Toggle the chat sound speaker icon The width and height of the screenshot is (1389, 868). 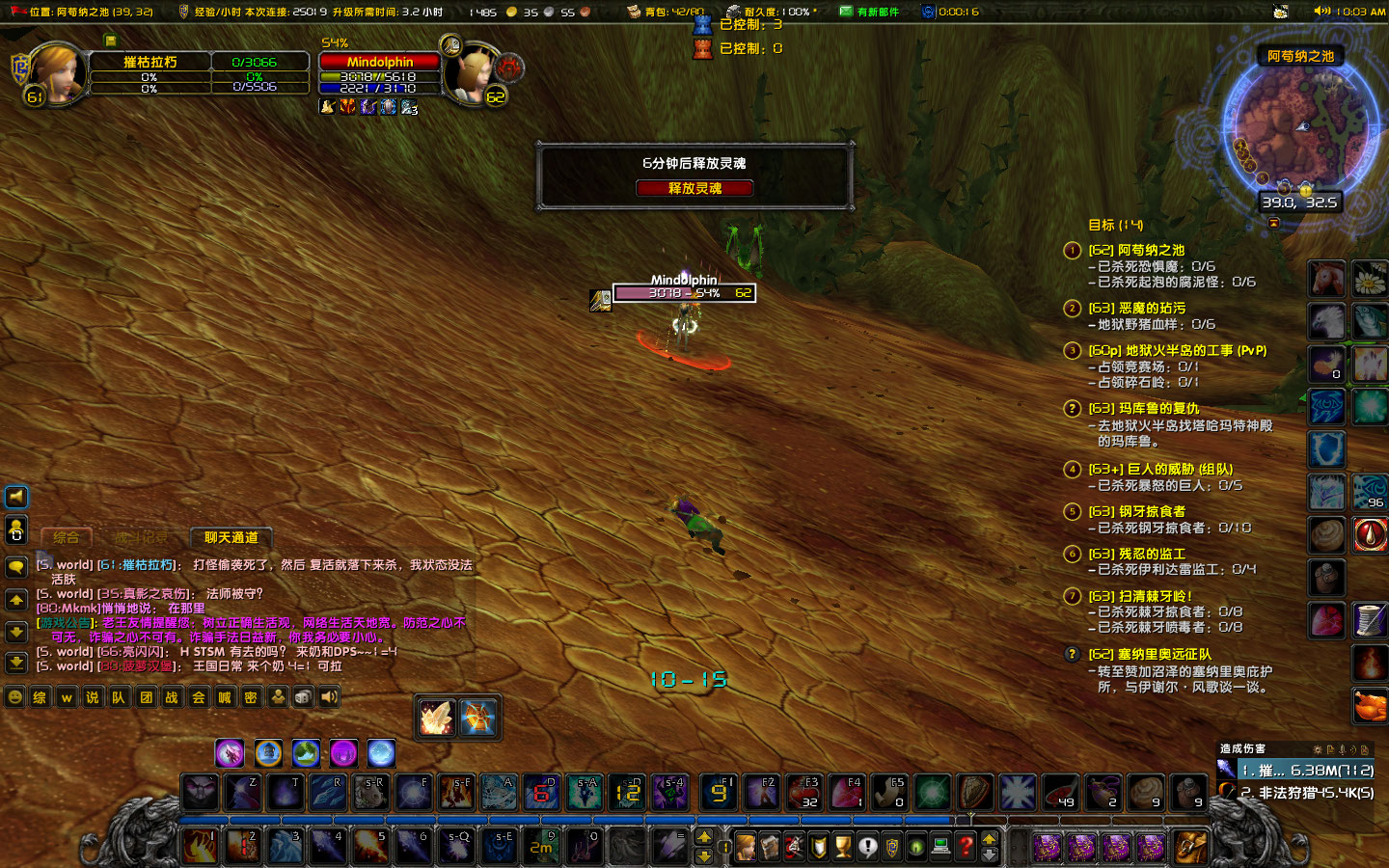pyautogui.click(x=328, y=696)
